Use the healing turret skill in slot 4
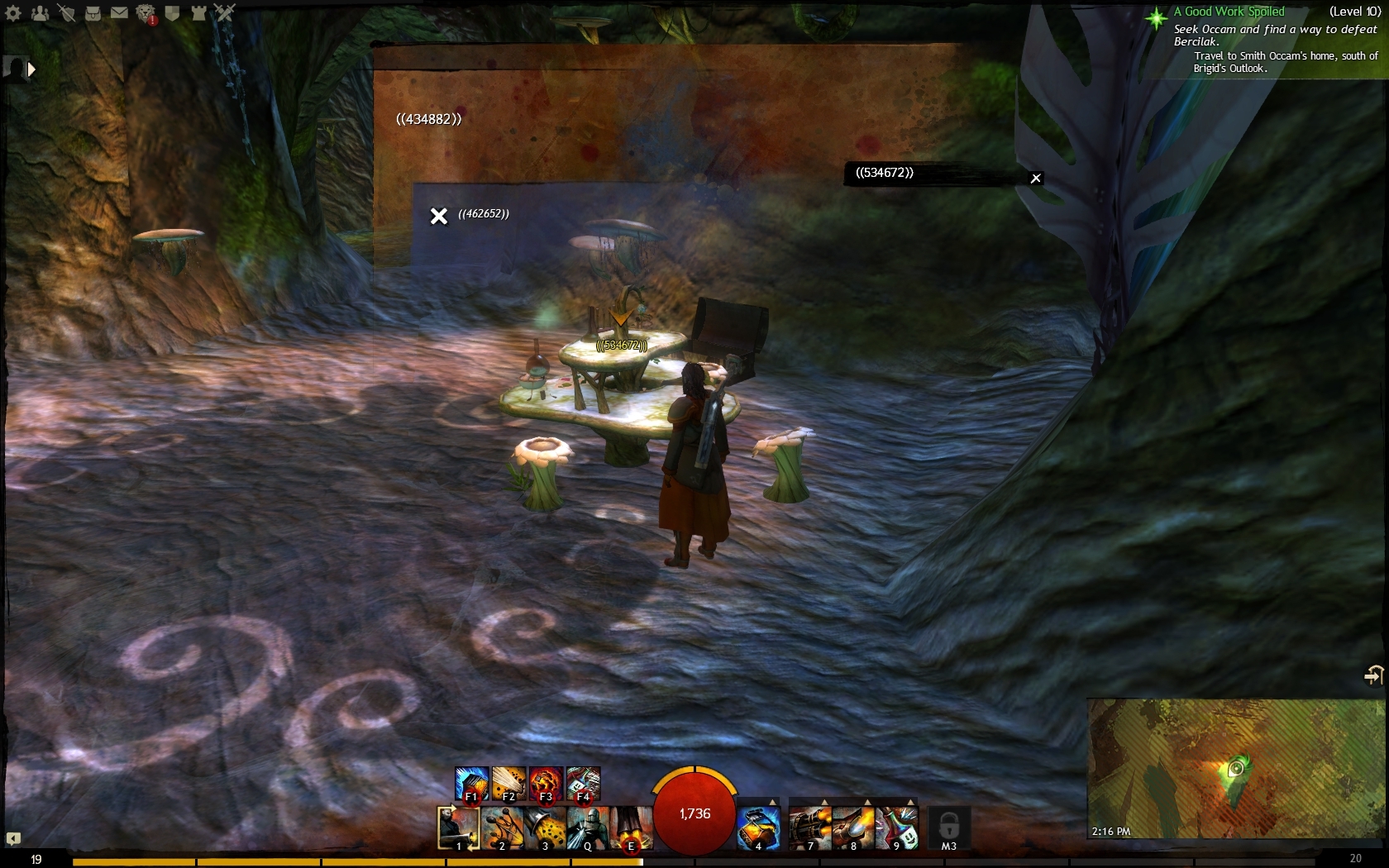 tap(758, 828)
